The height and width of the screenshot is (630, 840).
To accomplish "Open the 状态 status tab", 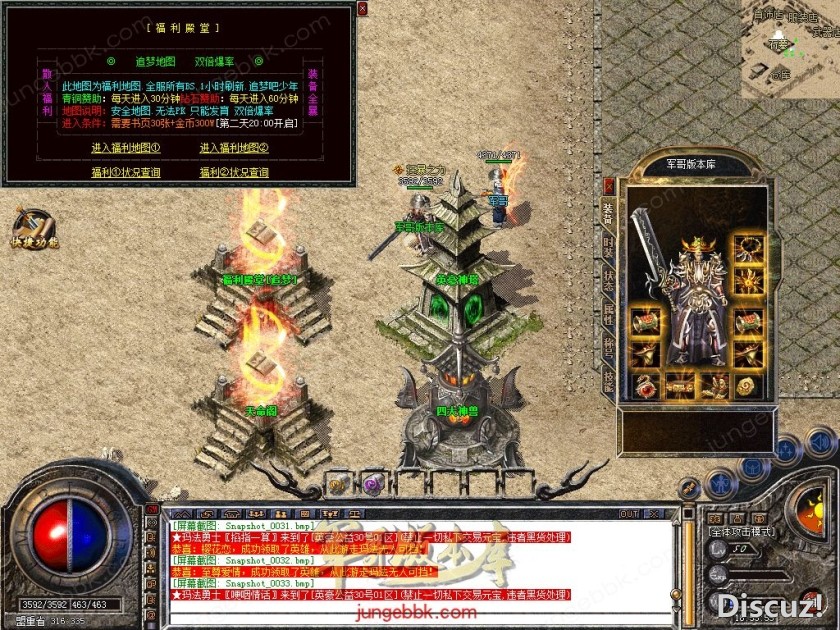I will tap(609, 279).
